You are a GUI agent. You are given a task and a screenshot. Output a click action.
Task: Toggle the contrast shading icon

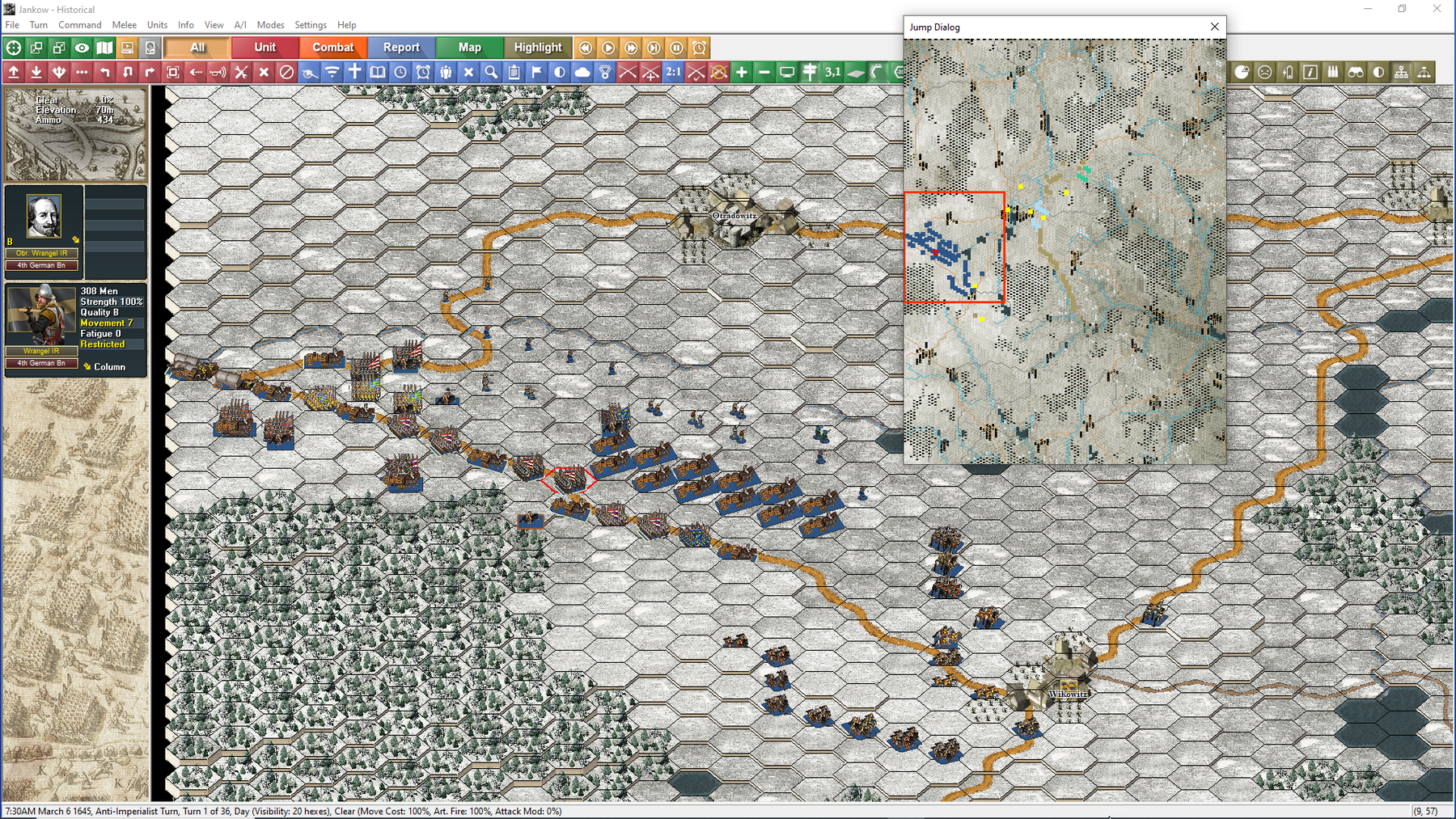coord(561,73)
